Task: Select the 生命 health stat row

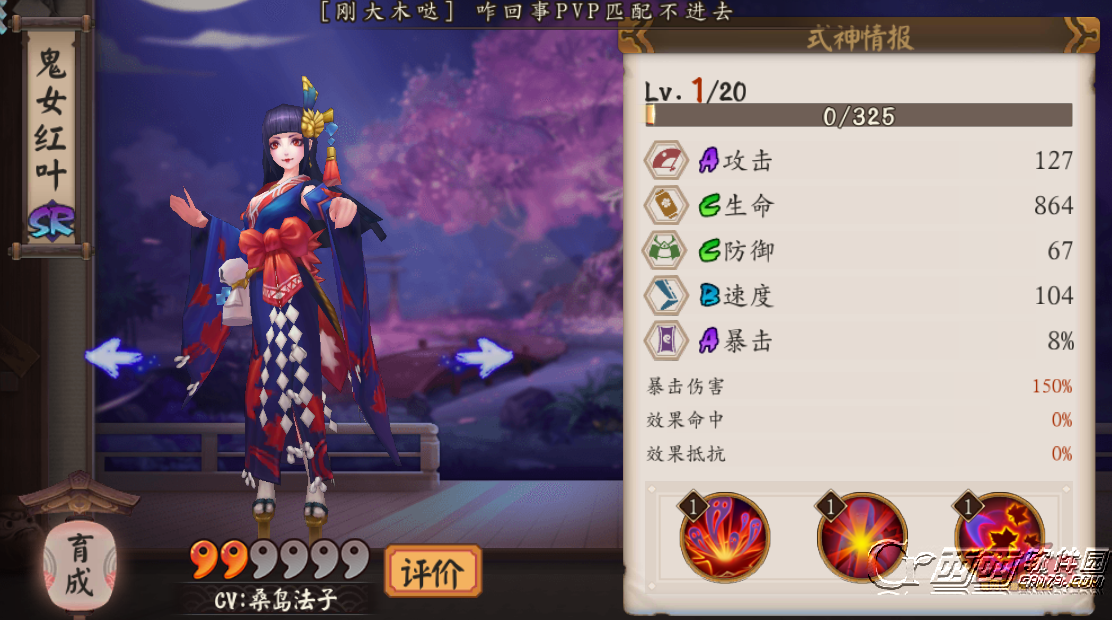Action: pyautogui.click(x=858, y=206)
